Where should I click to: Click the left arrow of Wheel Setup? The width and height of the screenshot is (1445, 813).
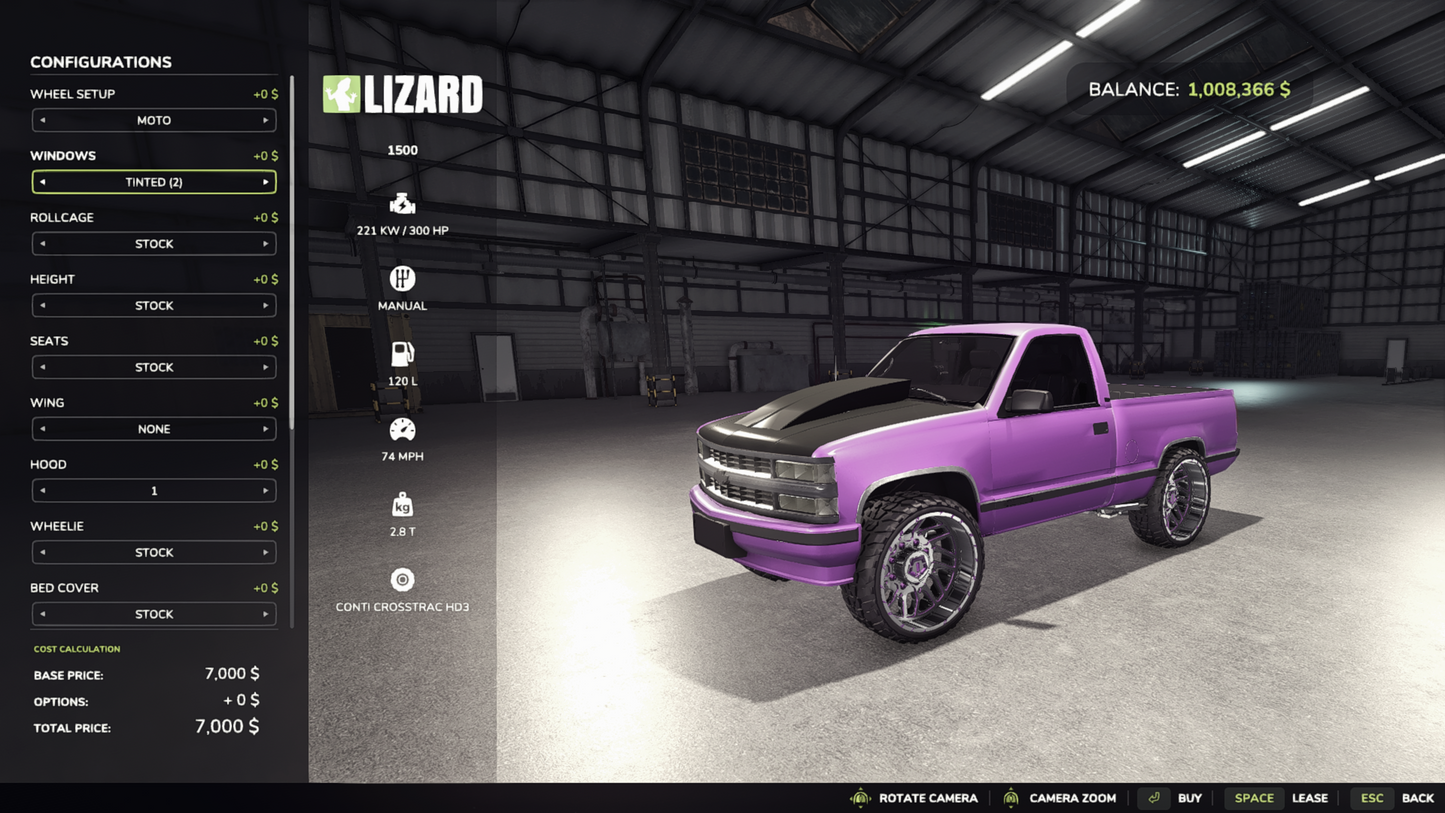43,120
